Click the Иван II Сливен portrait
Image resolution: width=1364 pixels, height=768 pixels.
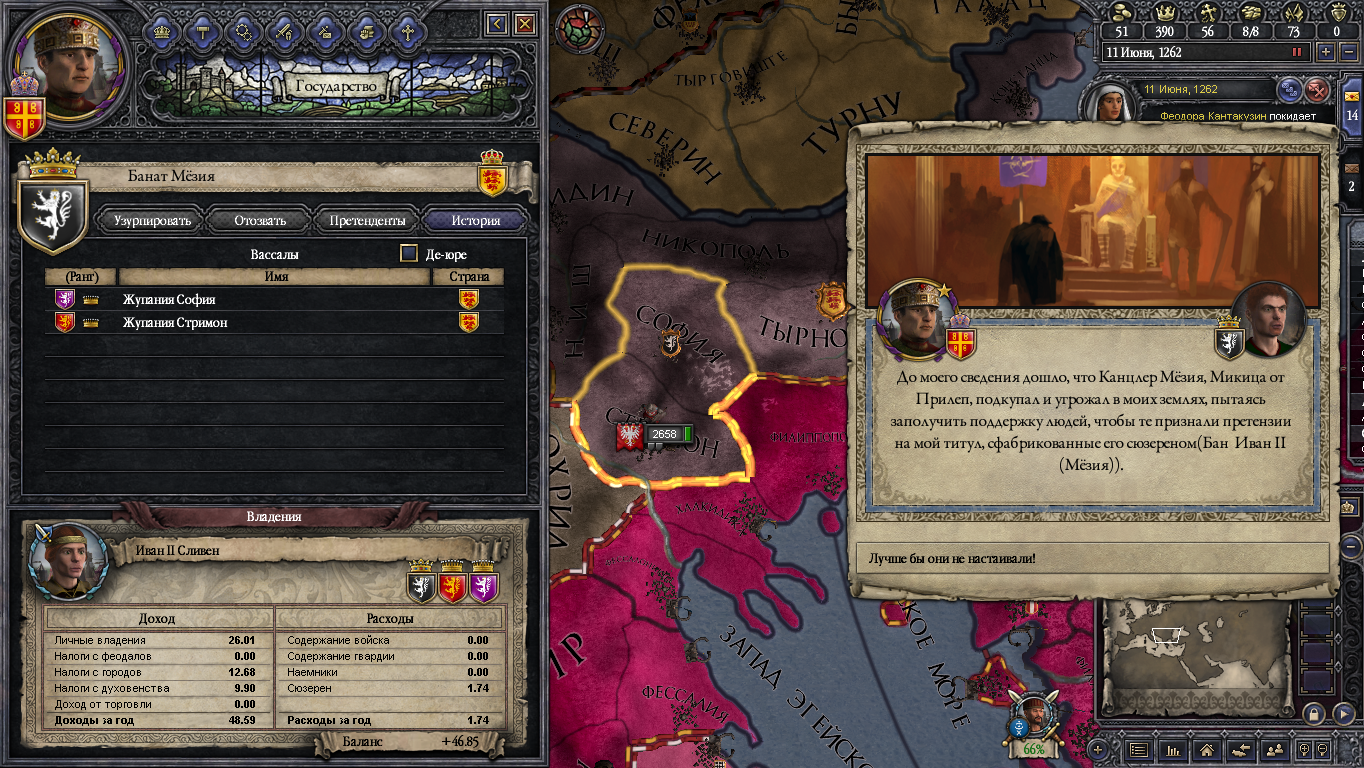coord(69,559)
